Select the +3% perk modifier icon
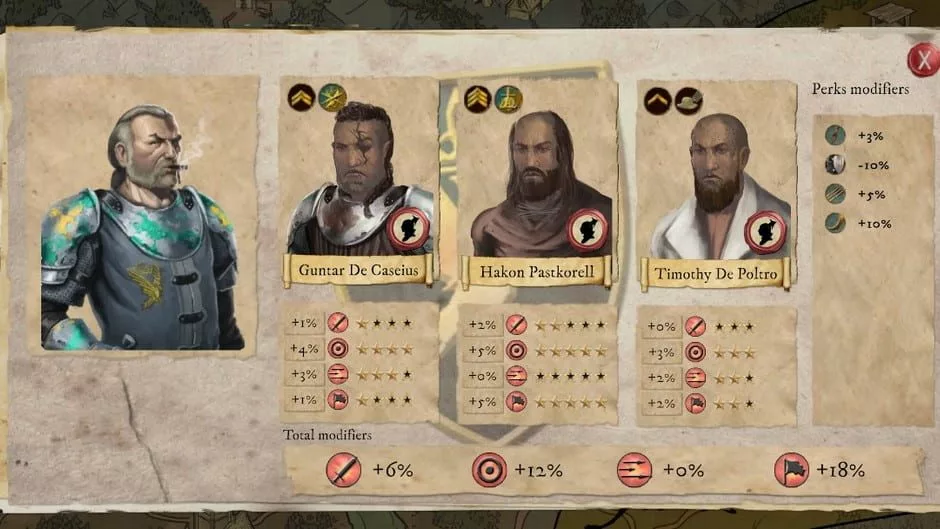940x529 pixels. [834, 136]
